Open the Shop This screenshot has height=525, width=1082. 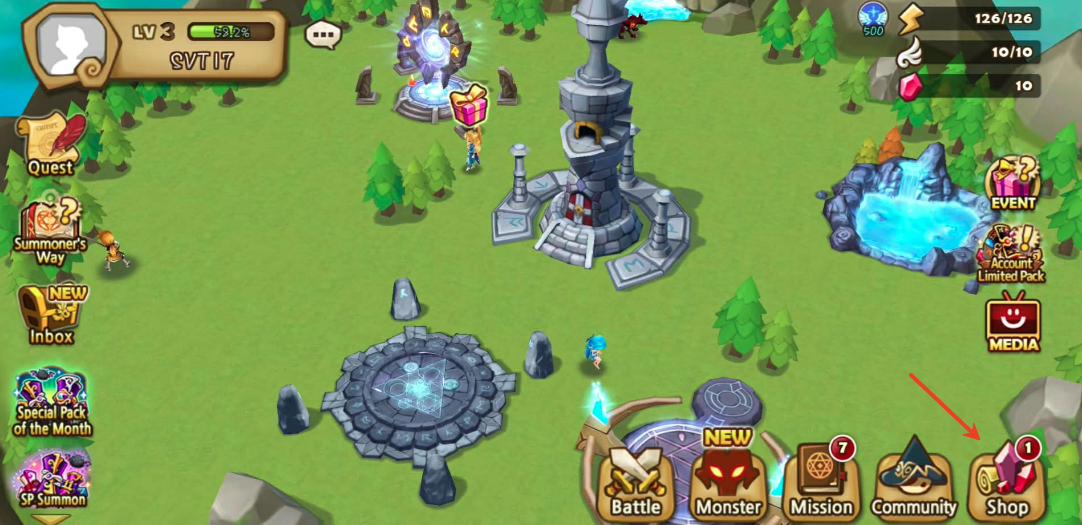(1007, 482)
